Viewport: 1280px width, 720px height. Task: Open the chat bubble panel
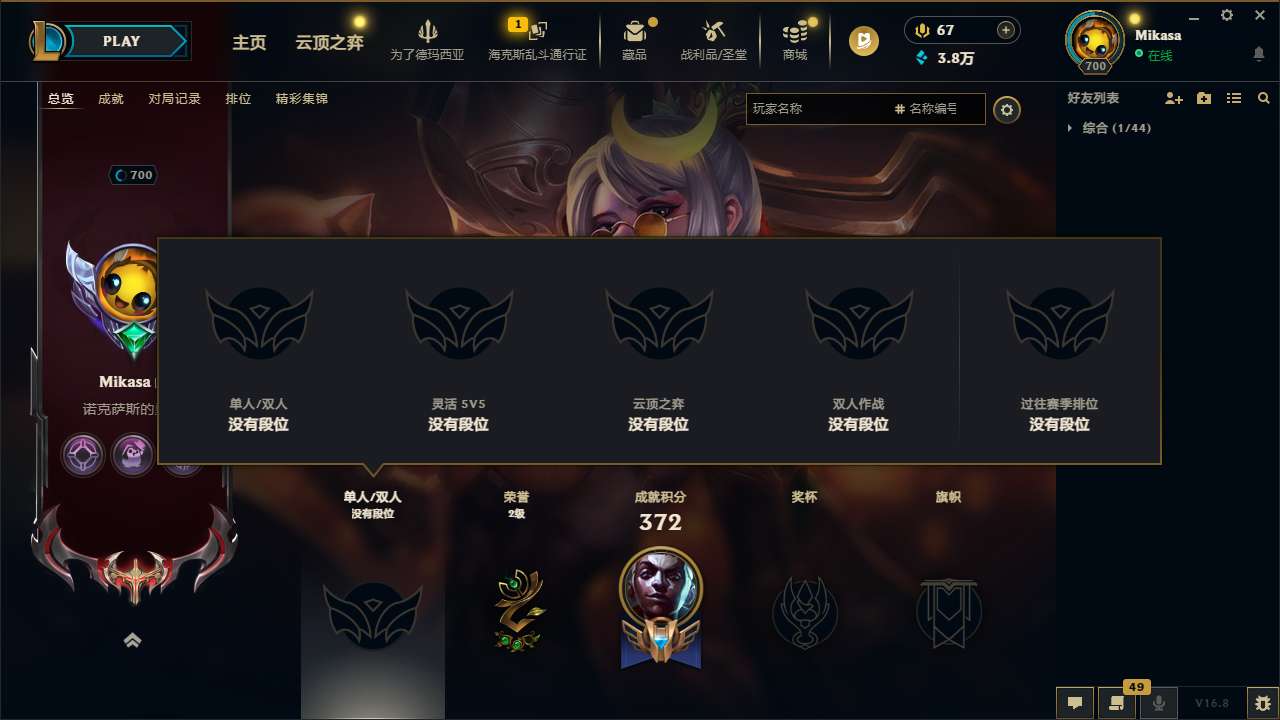pyautogui.click(x=1074, y=703)
